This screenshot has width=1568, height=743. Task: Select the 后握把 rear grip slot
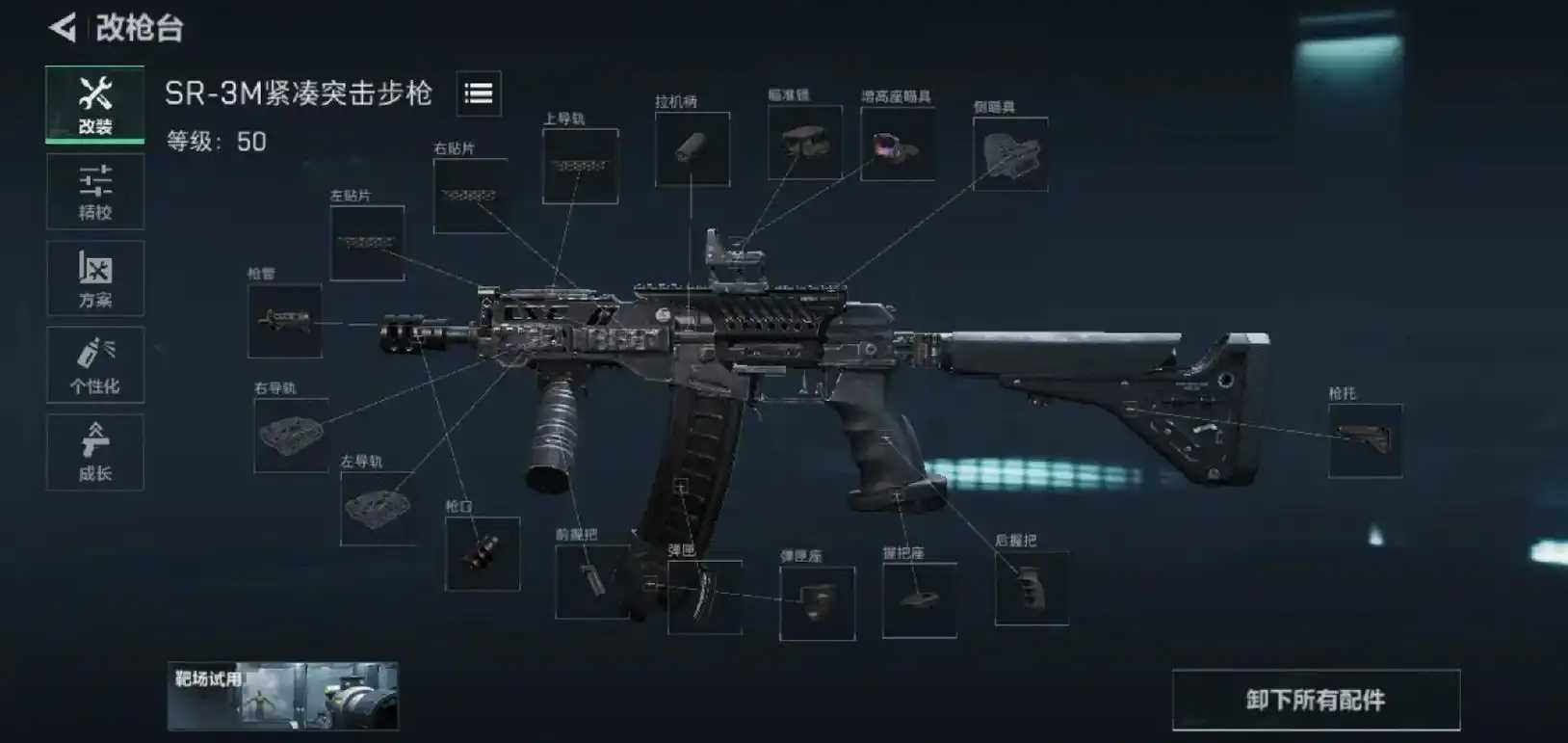point(1032,588)
